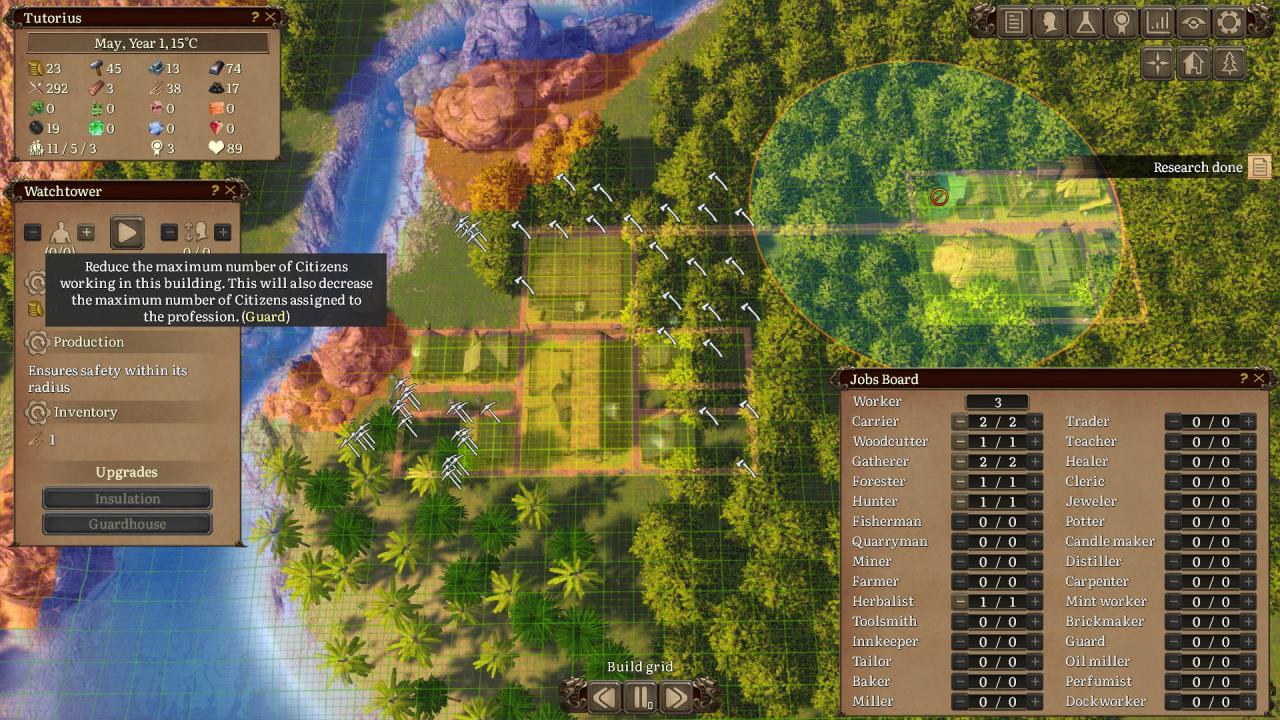
Task: Open the research flask menu
Action: pyautogui.click(x=1086, y=23)
